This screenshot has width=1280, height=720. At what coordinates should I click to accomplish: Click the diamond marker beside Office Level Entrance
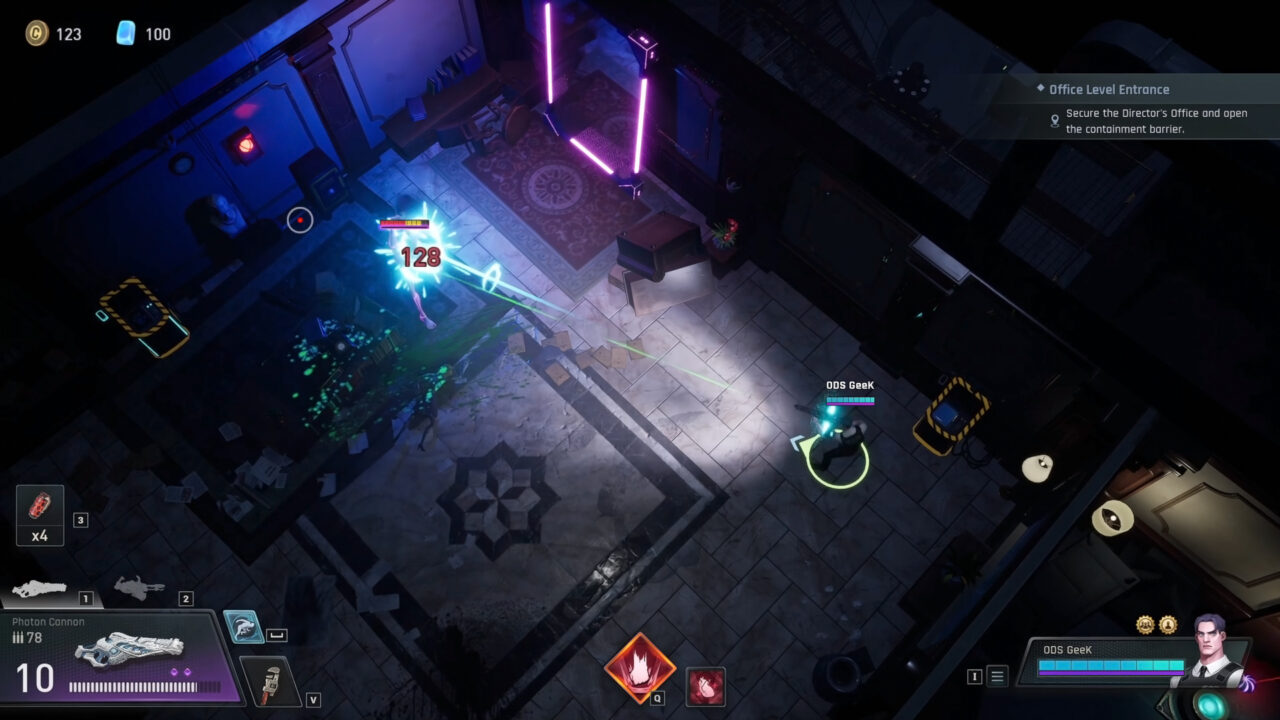1041,89
